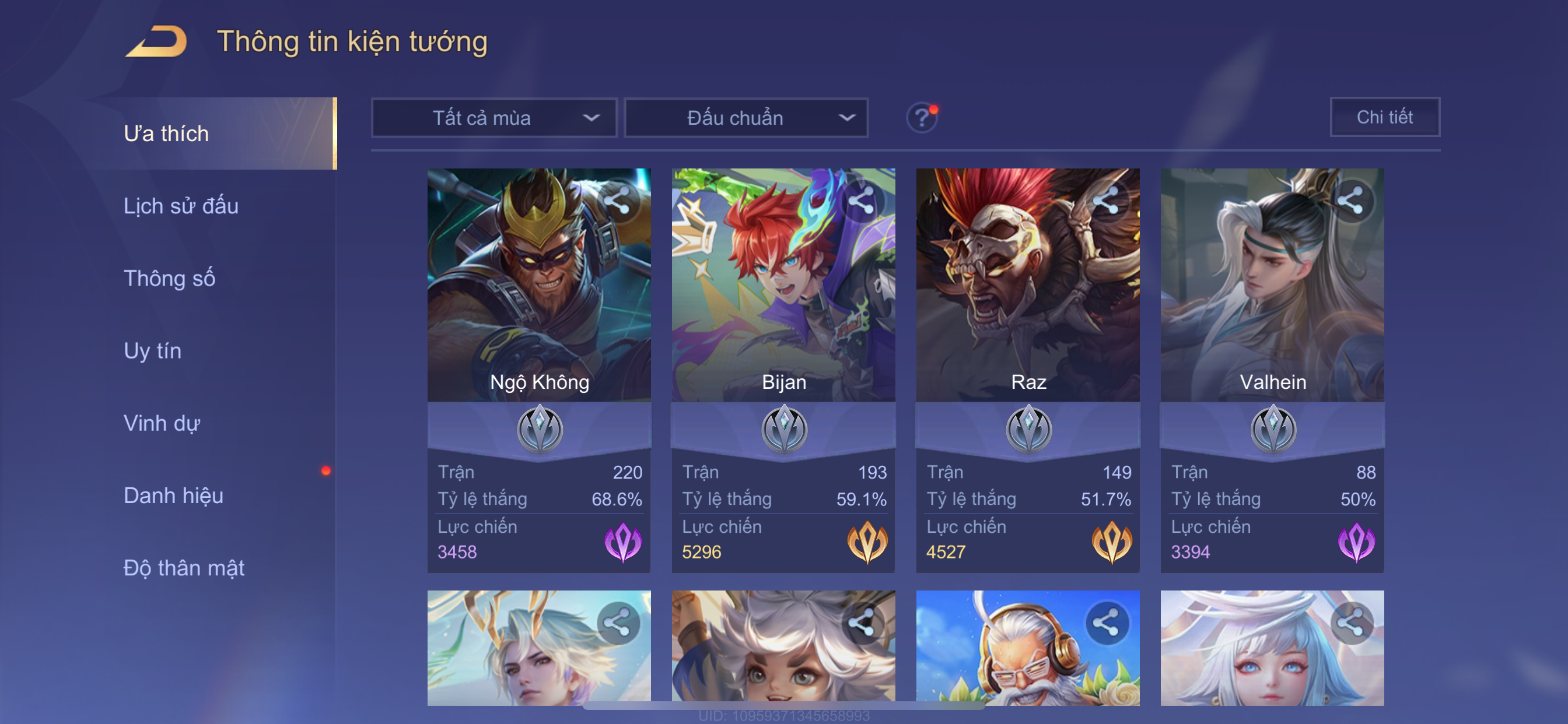Open the Chi tiết details button
Viewport: 1568px width, 724px height.
(1384, 117)
